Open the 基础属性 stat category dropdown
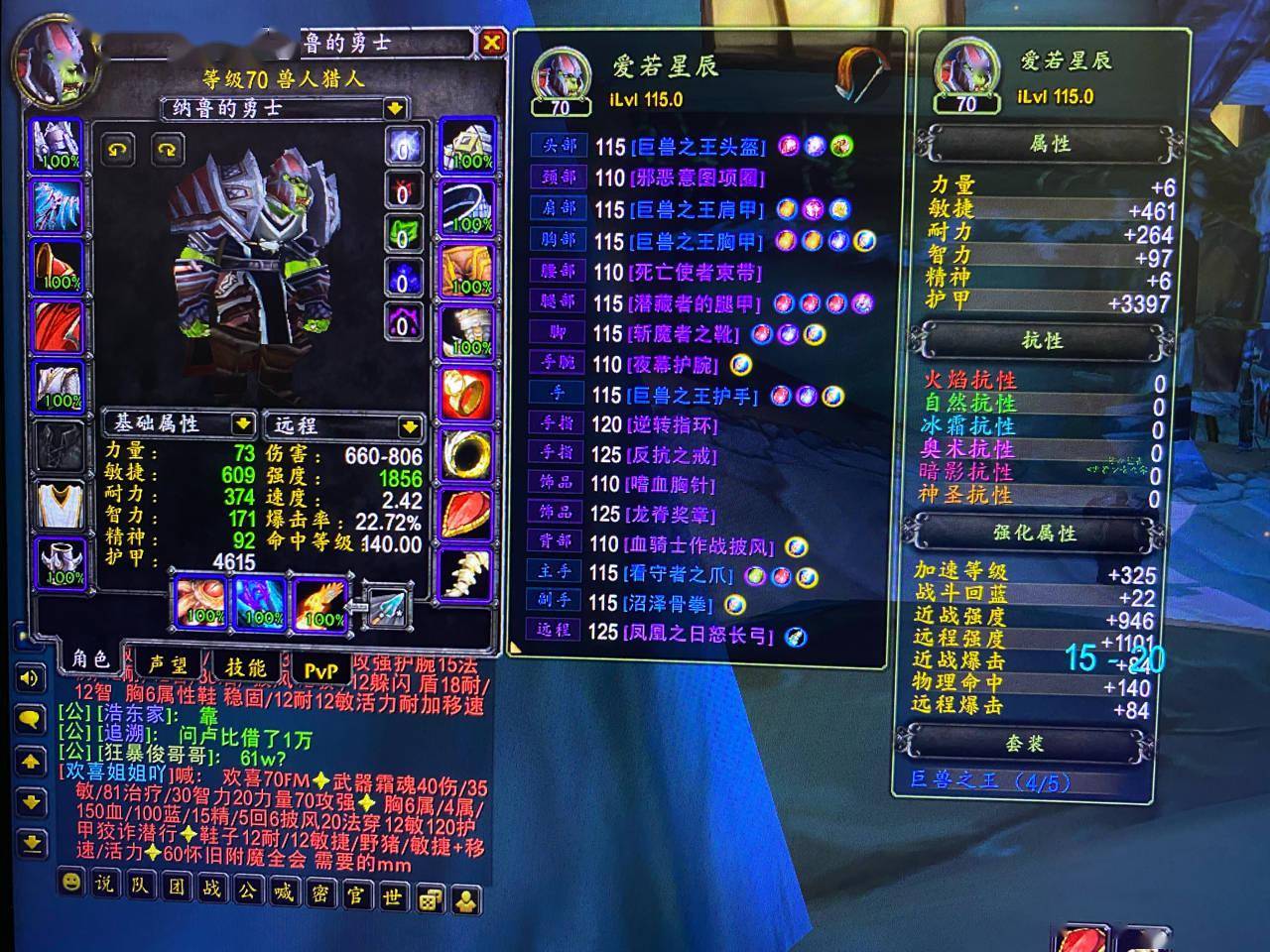This screenshot has width=1270, height=952. (x=242, y=424)
